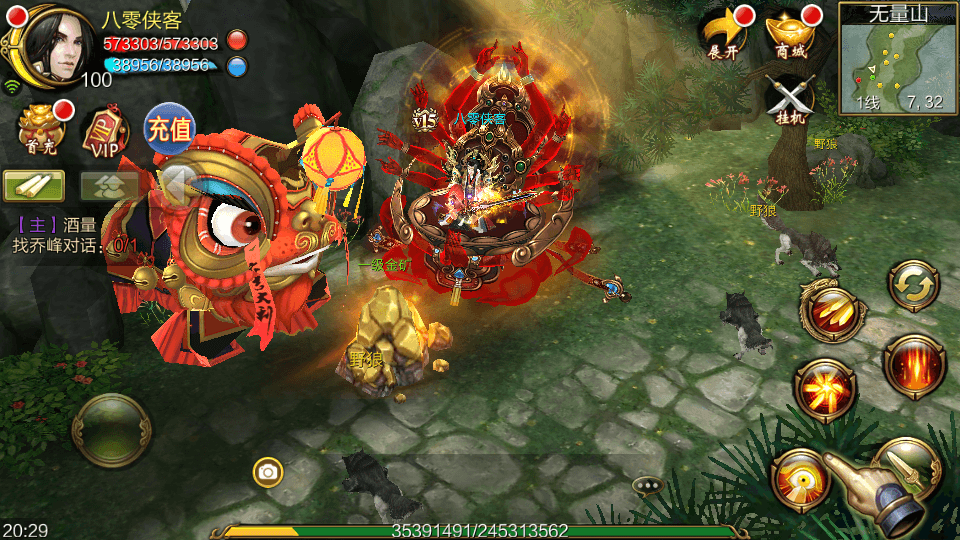Screen dimensions: 960x540
Task: Switch to the quest scroll tab
Action: [x=35, y=185]
